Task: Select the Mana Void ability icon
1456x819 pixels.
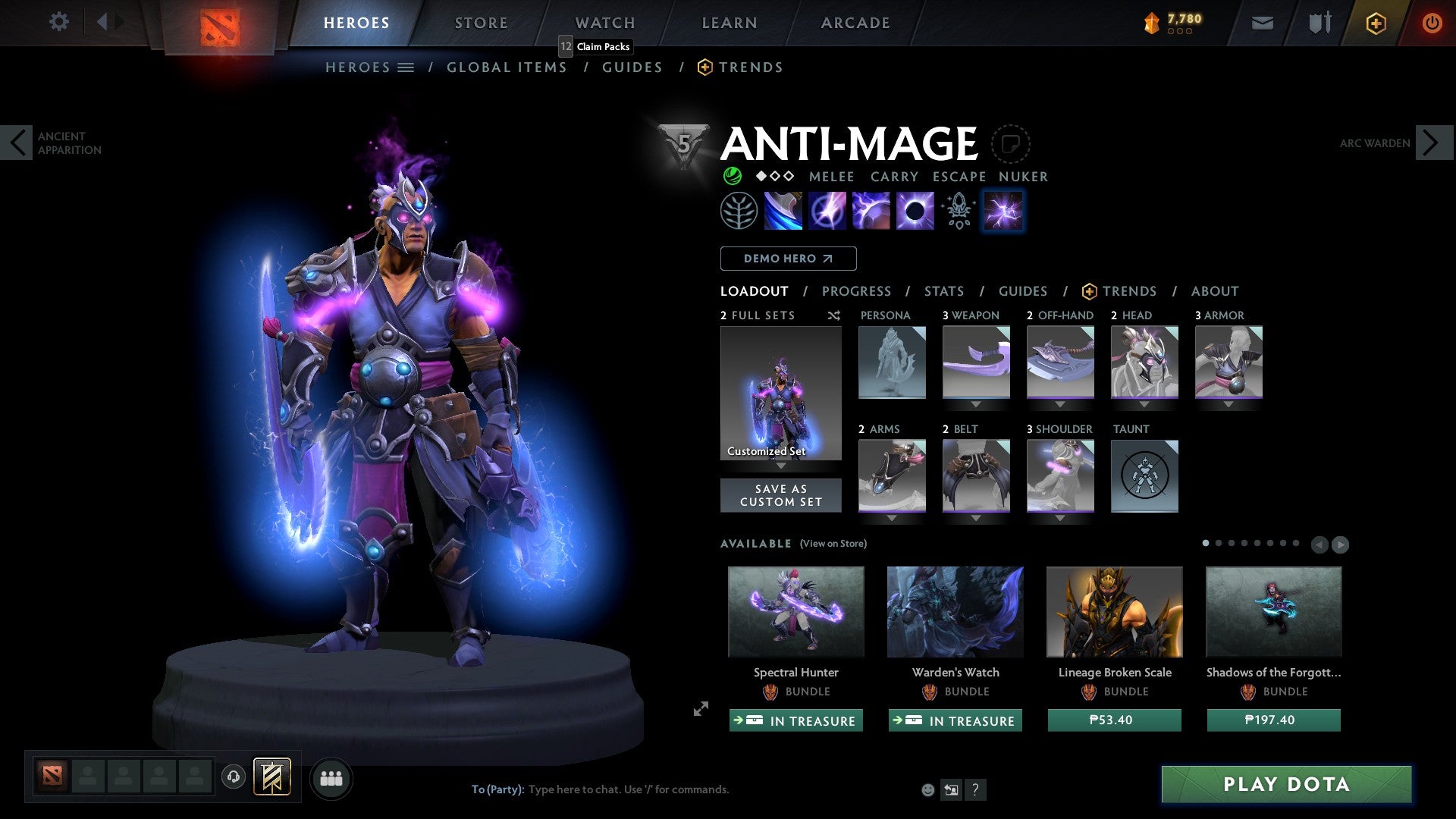Action: pyautogui.click(x=916, y=211)
